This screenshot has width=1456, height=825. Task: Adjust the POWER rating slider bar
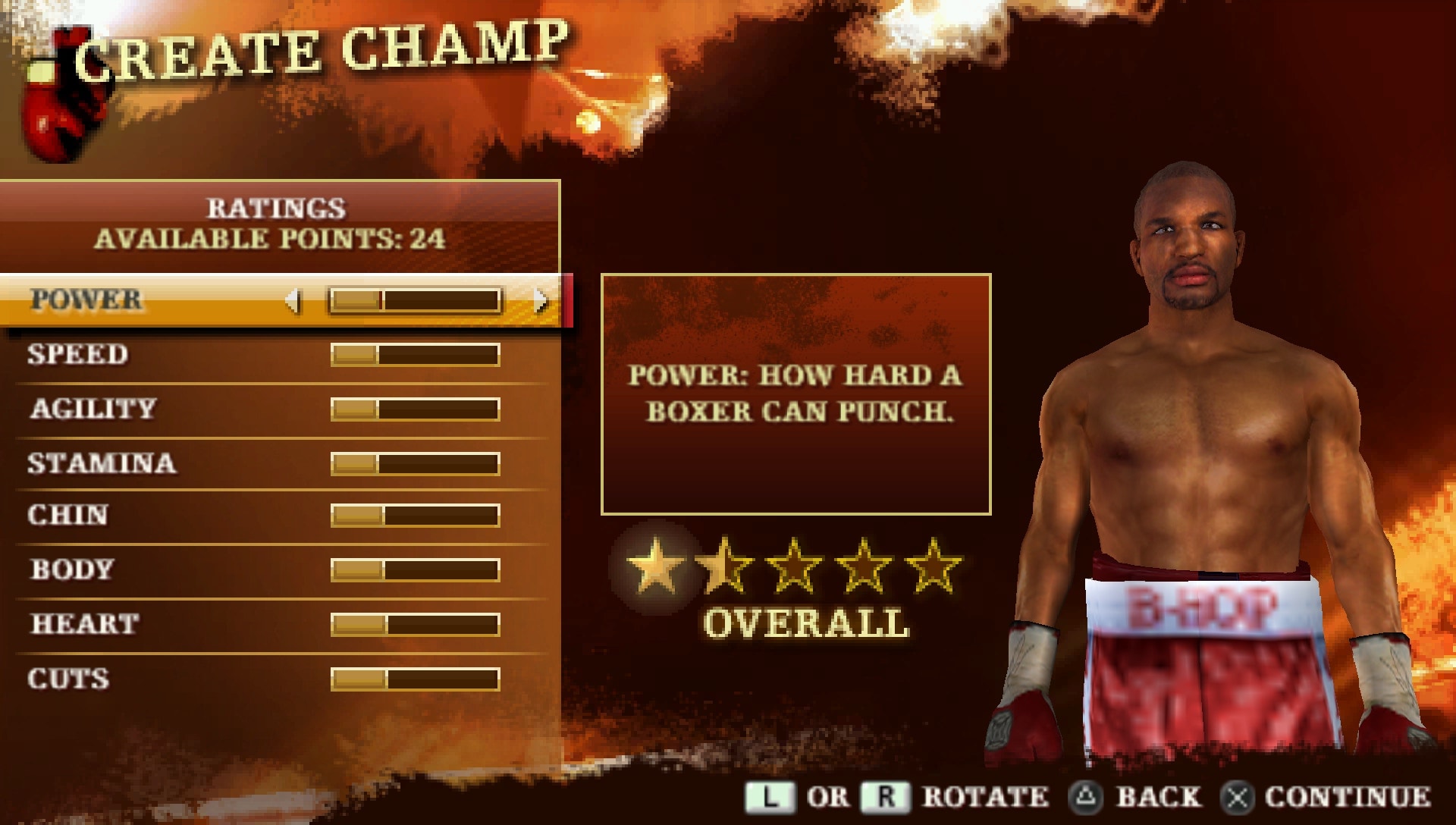pyautogui.click(x=417, y=300)
